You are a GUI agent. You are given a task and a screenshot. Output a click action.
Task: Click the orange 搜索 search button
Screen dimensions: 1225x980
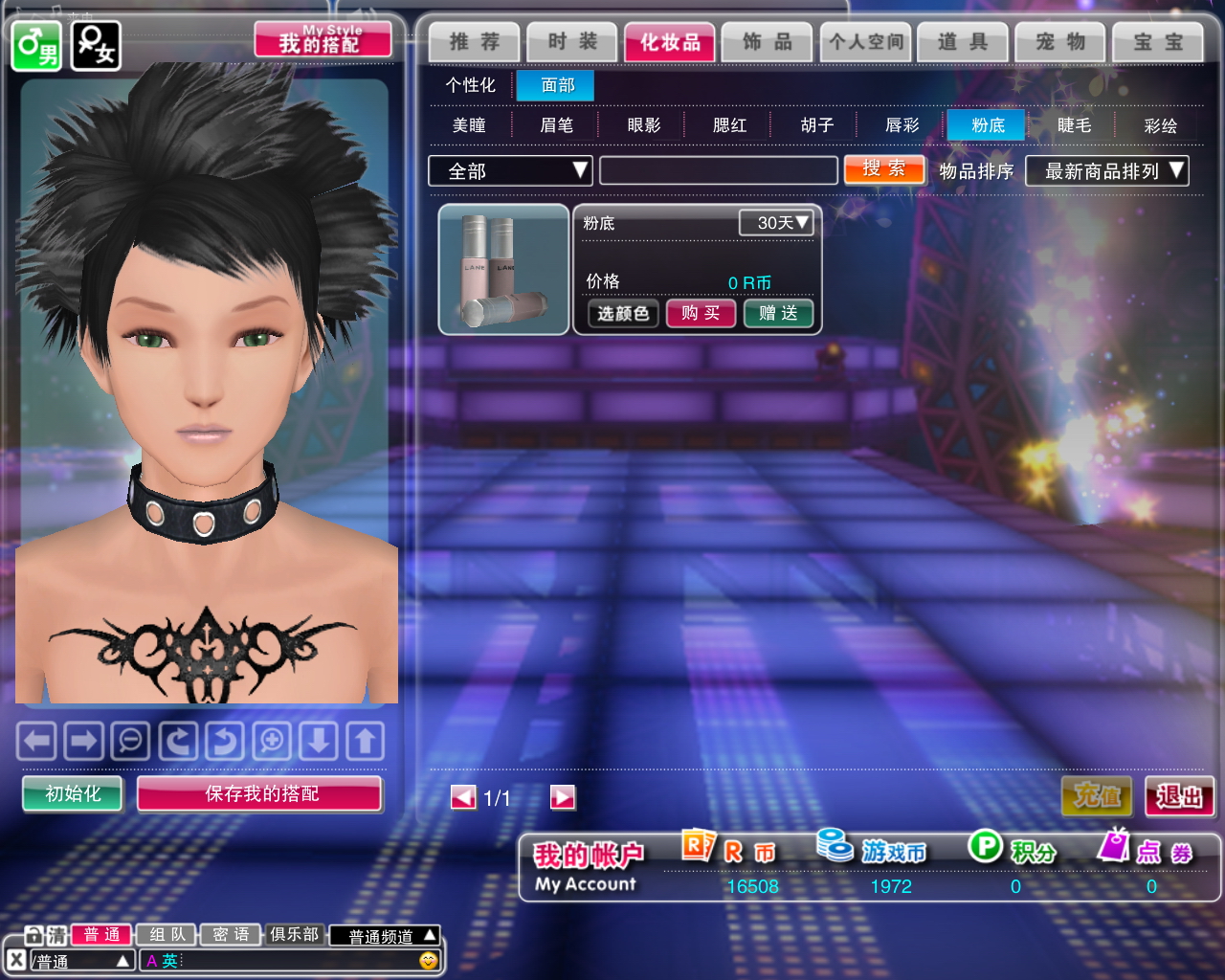click(x=883, y=169)
